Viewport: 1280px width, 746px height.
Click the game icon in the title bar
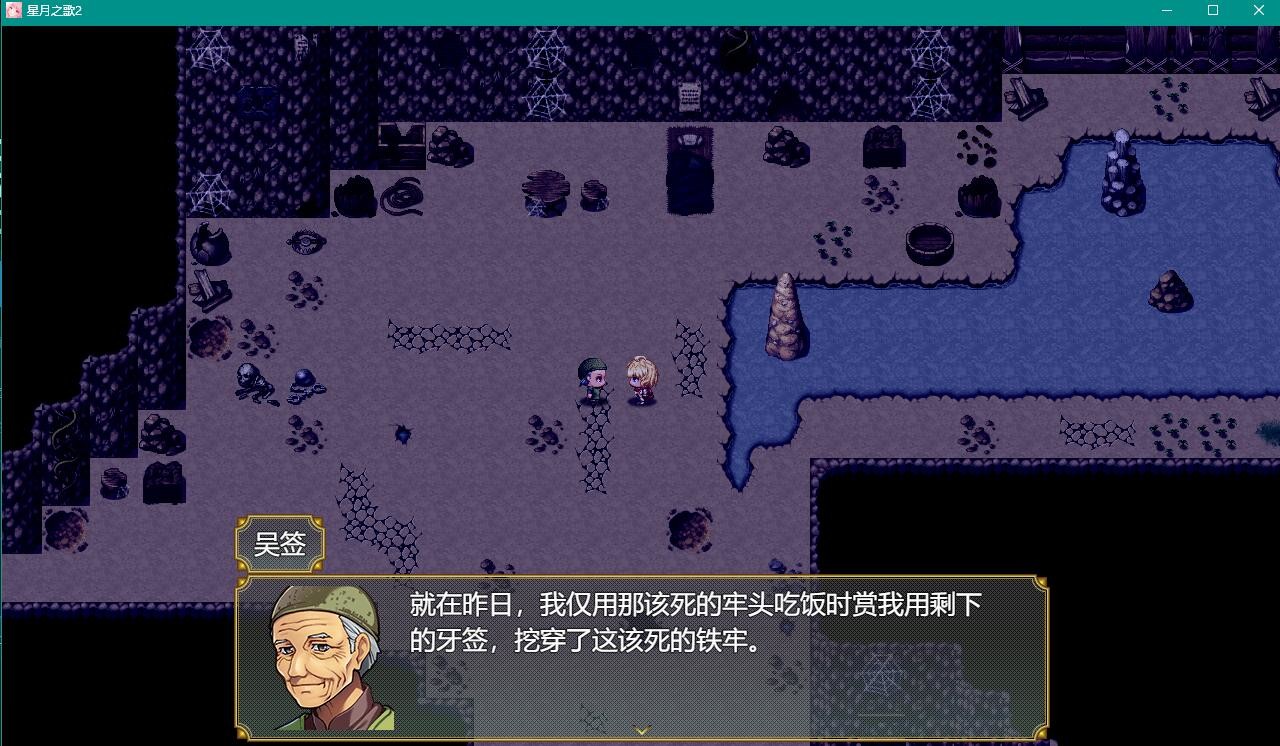point(12,11)
